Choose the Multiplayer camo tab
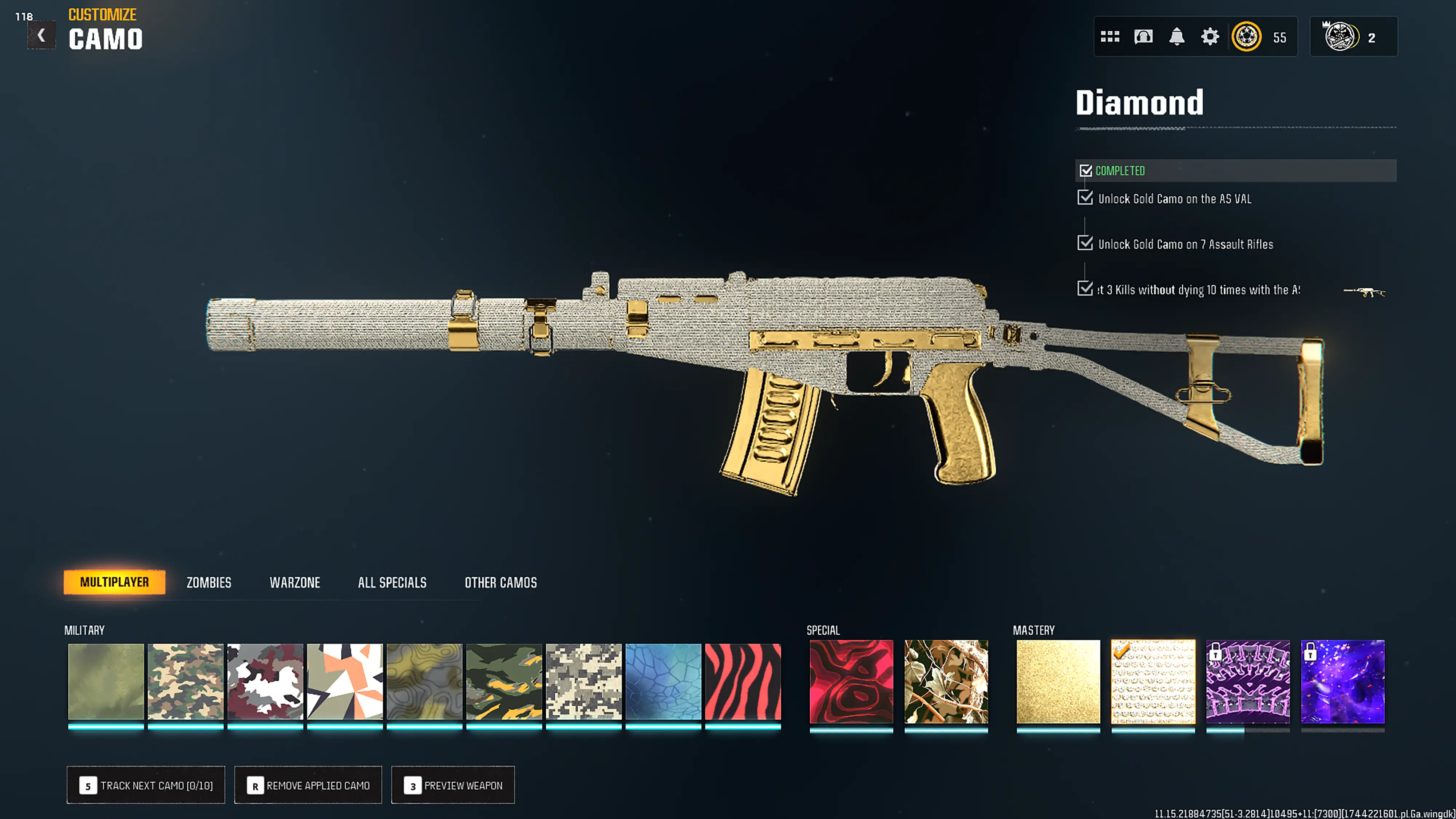The height and width of the screenshot is (819, 1456). [x=114, y=582]
